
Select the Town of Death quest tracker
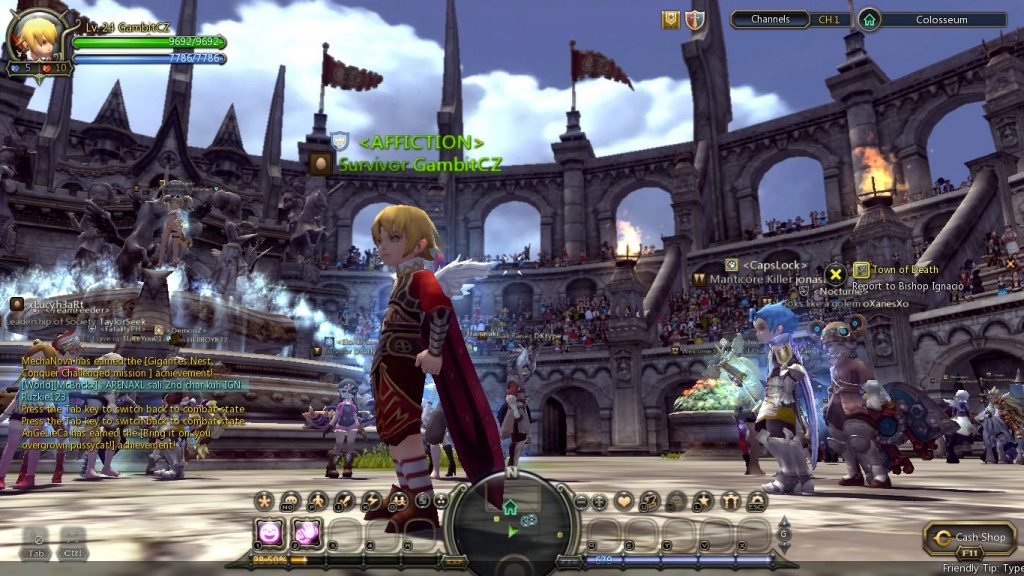904,270
